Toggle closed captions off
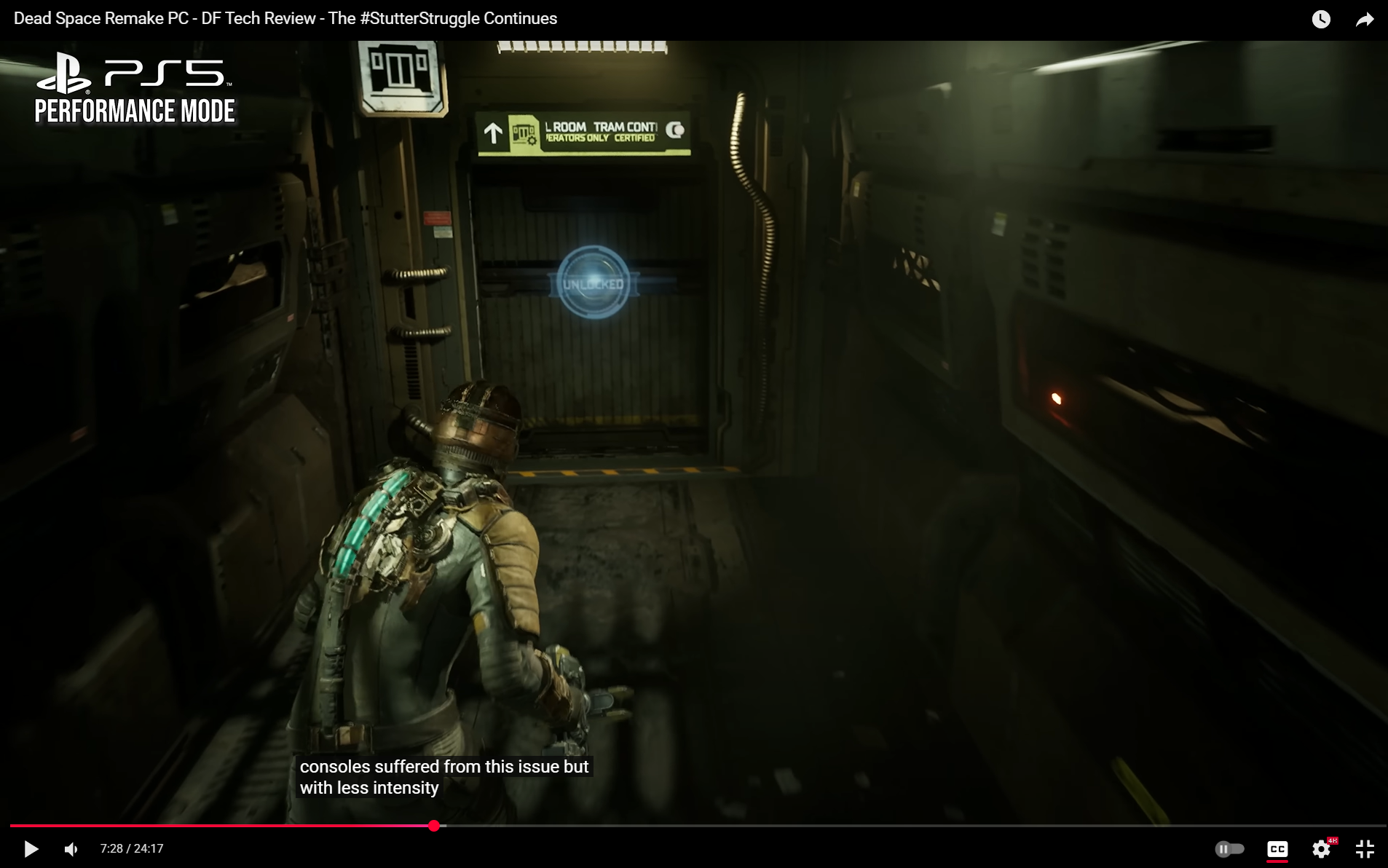This screenshot has width=1388, height=868. 1277,848
